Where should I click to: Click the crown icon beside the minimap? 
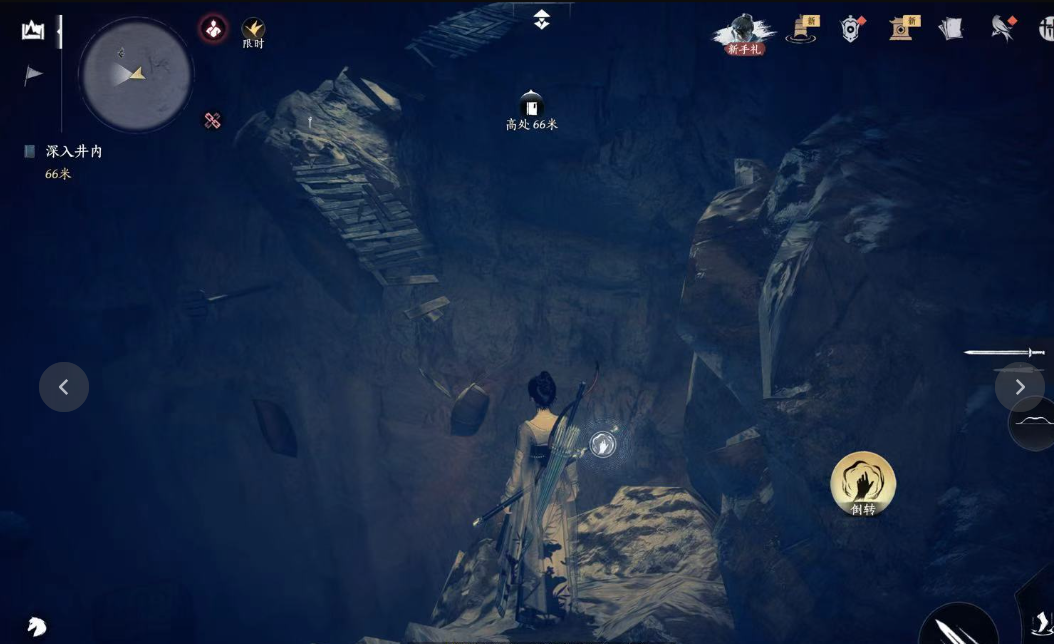33,30
